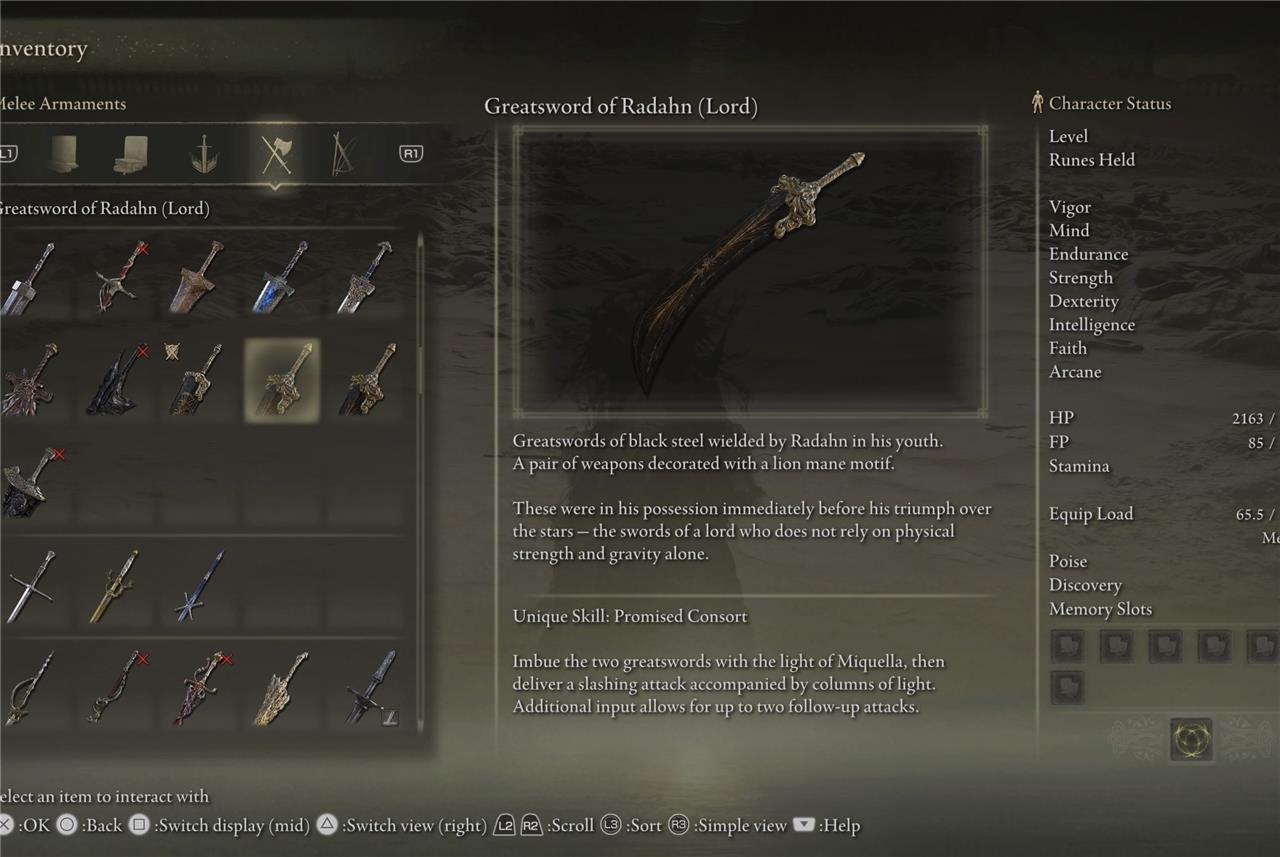Image resolution: width=1280 pixels, height=857 pixels.
Task: Select the crossed weapons Melee Armaments tab
Action: click(x=275, y=154)
